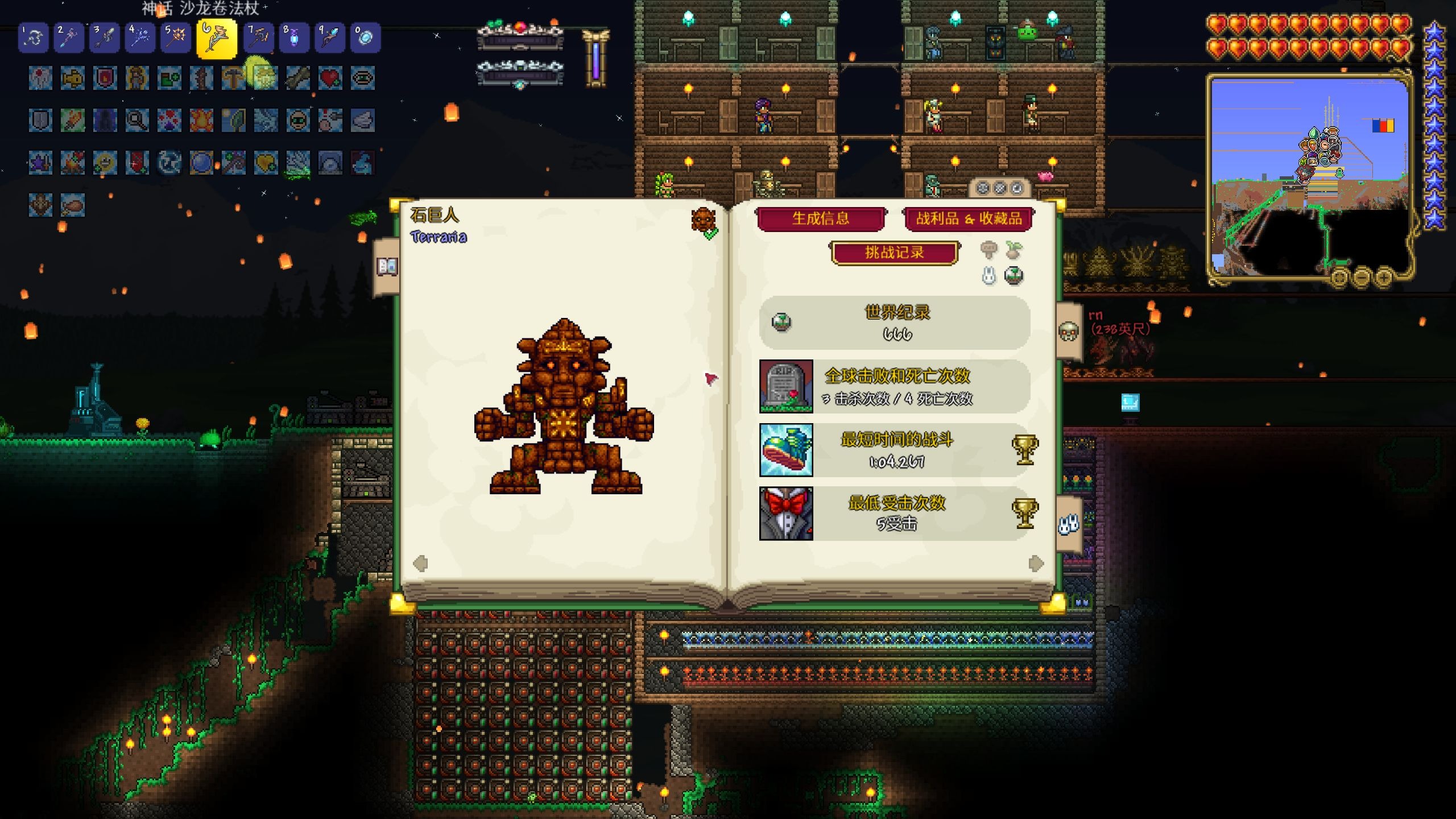Go back with the left page arrow
This screenshot has width=1456, height=819.
click(x=420, y=563)
